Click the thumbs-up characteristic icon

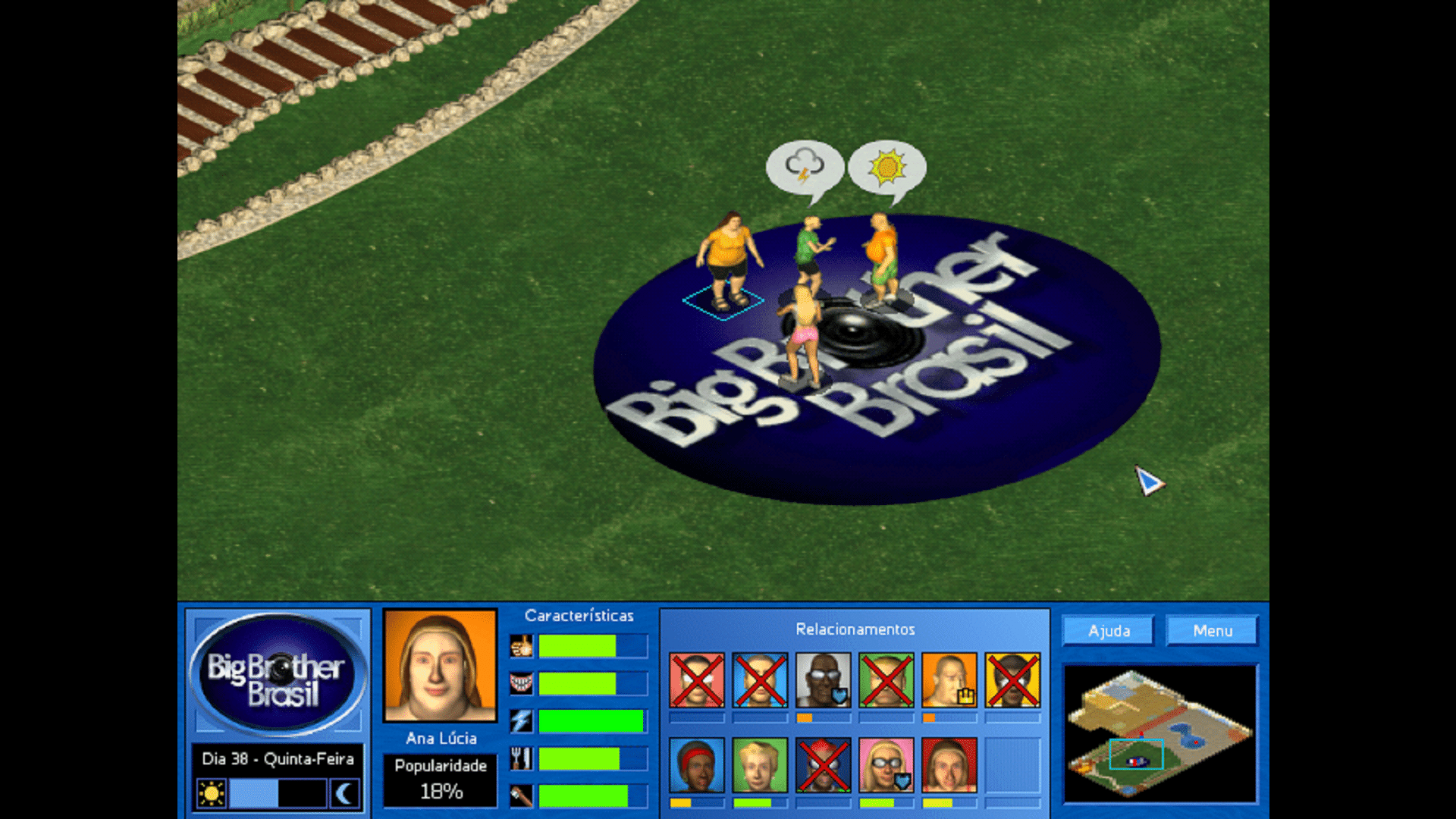point(521,647)
